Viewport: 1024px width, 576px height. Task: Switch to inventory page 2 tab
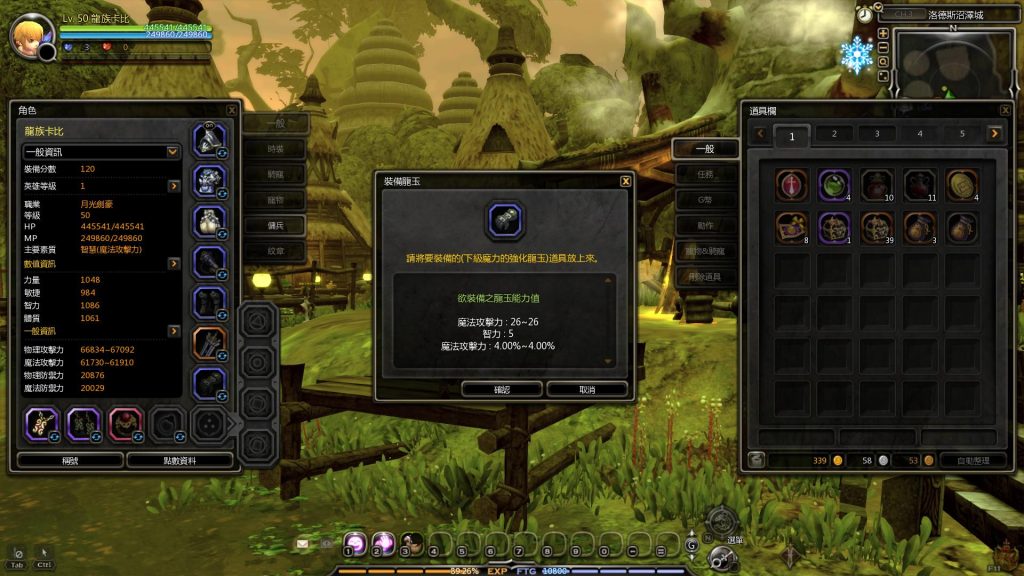click(835, 133)
